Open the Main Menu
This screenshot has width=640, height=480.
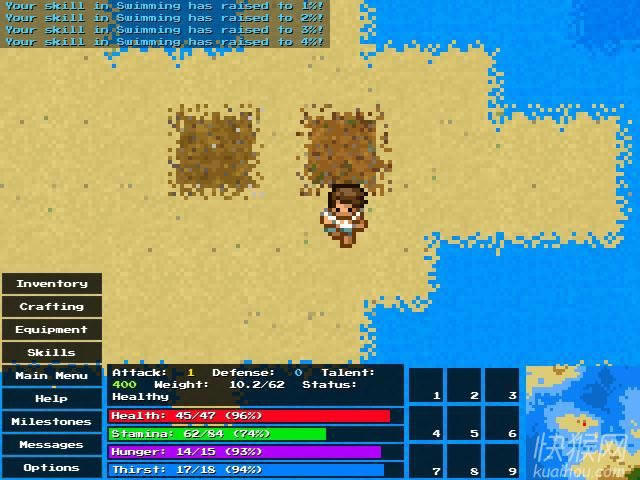click(x=52, y=376)
